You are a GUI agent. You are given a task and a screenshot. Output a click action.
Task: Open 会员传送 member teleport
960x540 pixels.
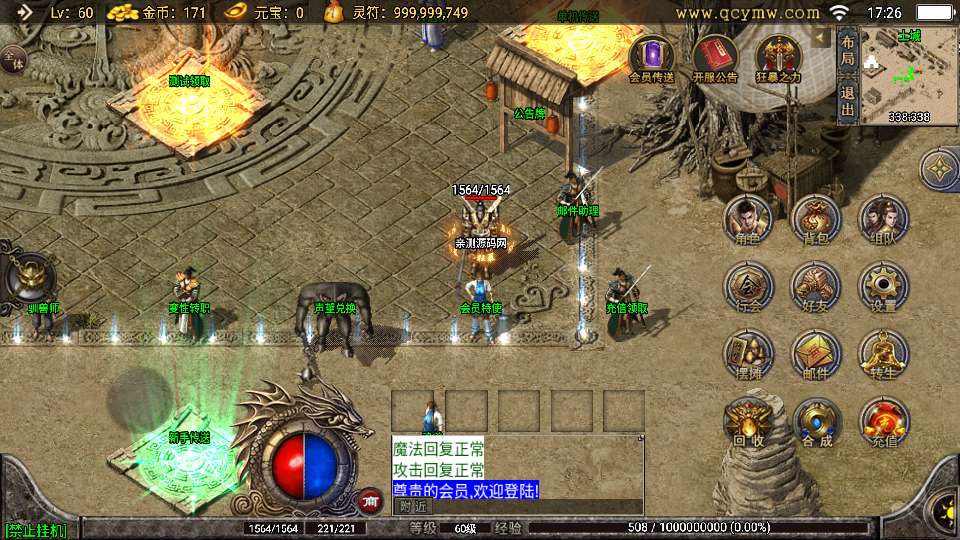[652, 58]
